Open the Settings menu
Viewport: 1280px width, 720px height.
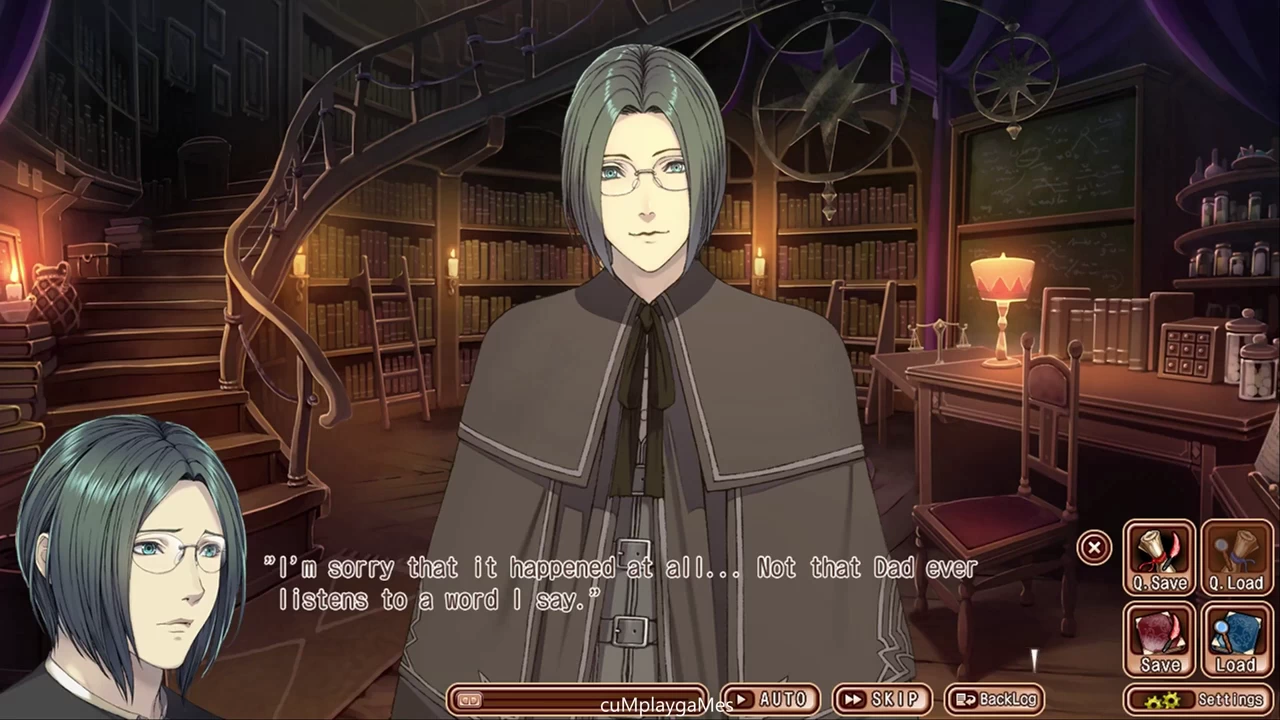pos(1200,699)
